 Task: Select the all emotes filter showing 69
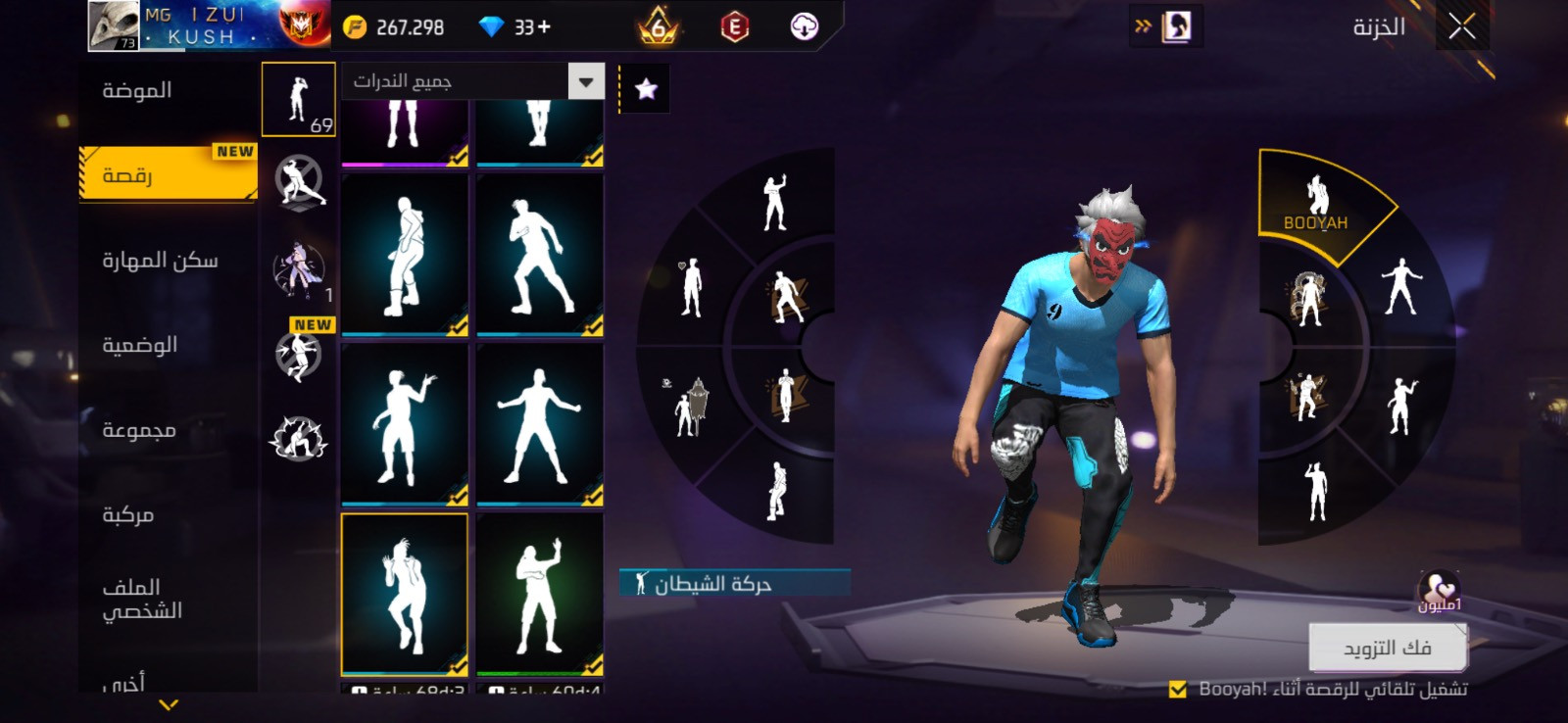coord(299,100)
